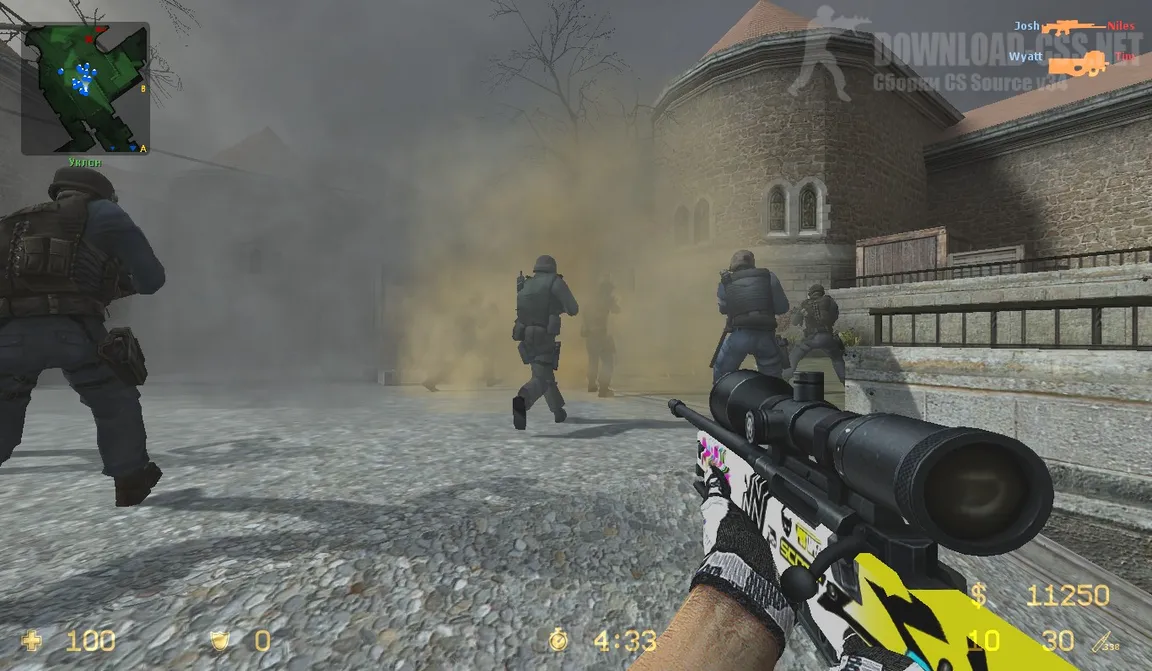Viewport: 1152px width, 671px height.
Task: Click the health cross icon
Action: (33, 640)
